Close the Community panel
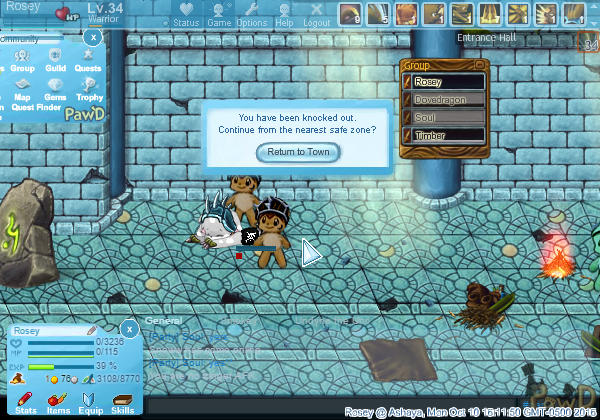This screenshot has width=600, height=420. [x=92, y=36]
